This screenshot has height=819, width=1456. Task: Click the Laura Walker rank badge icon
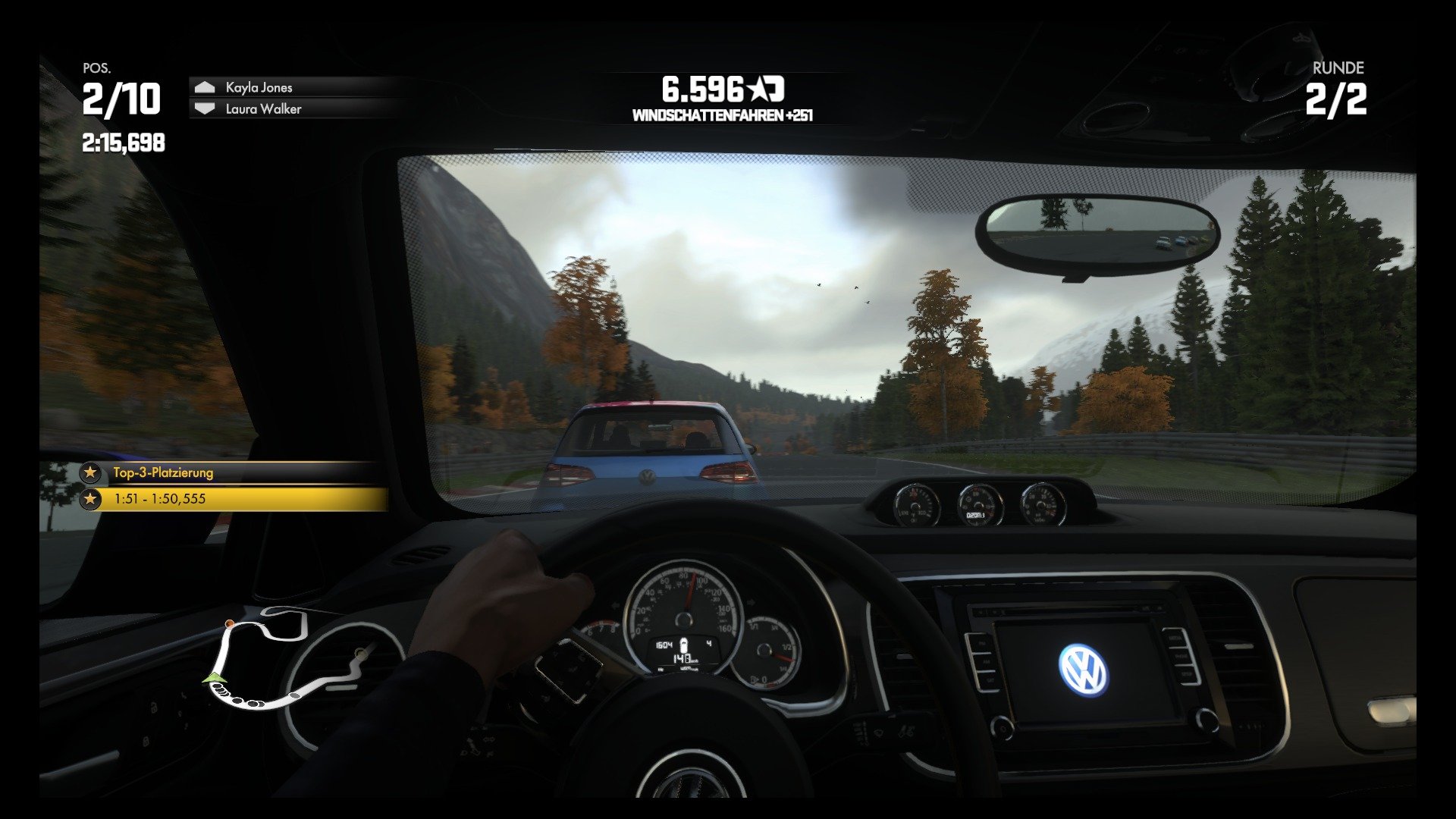203,109
